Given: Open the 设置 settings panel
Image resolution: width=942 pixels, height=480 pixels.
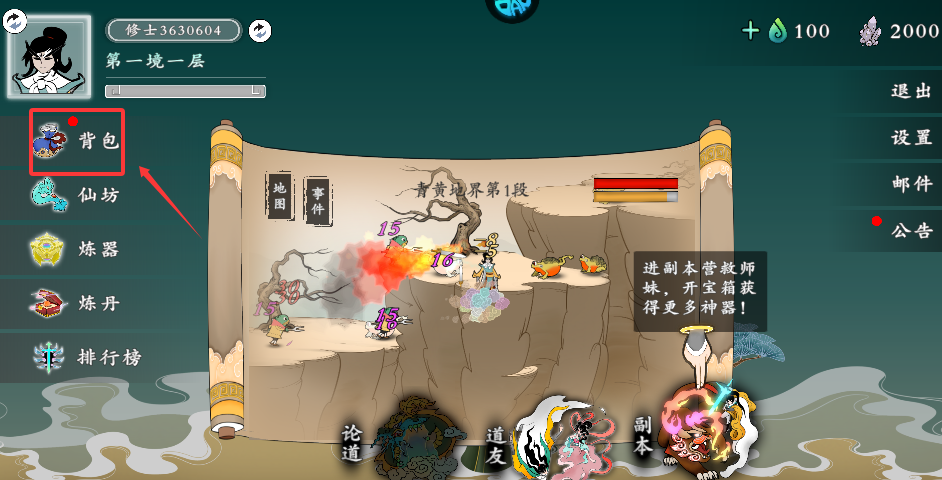Looking at the screenshot, I should click(x=911, y=138).
